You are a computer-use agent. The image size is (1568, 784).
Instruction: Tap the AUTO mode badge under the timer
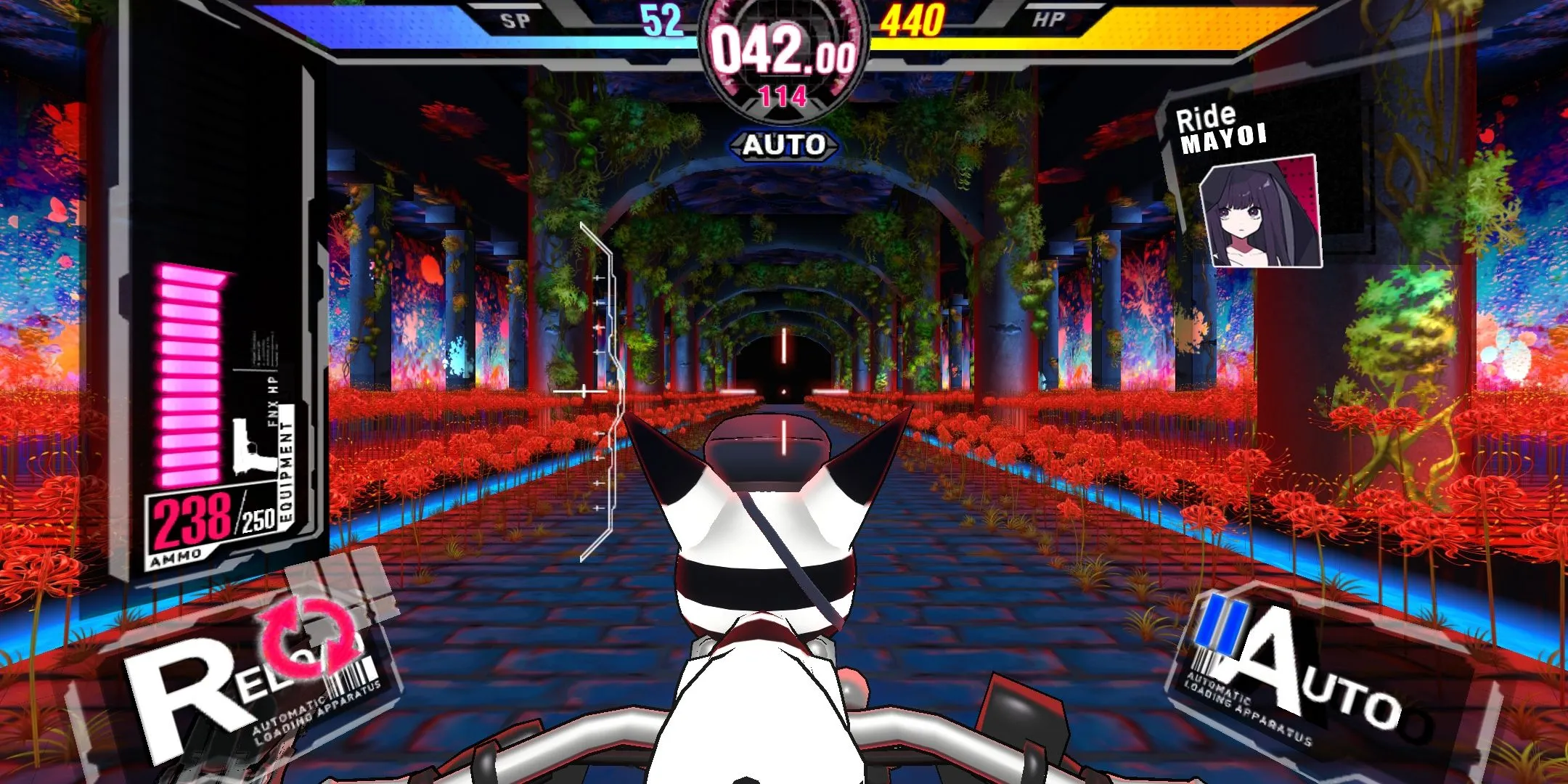784,145
